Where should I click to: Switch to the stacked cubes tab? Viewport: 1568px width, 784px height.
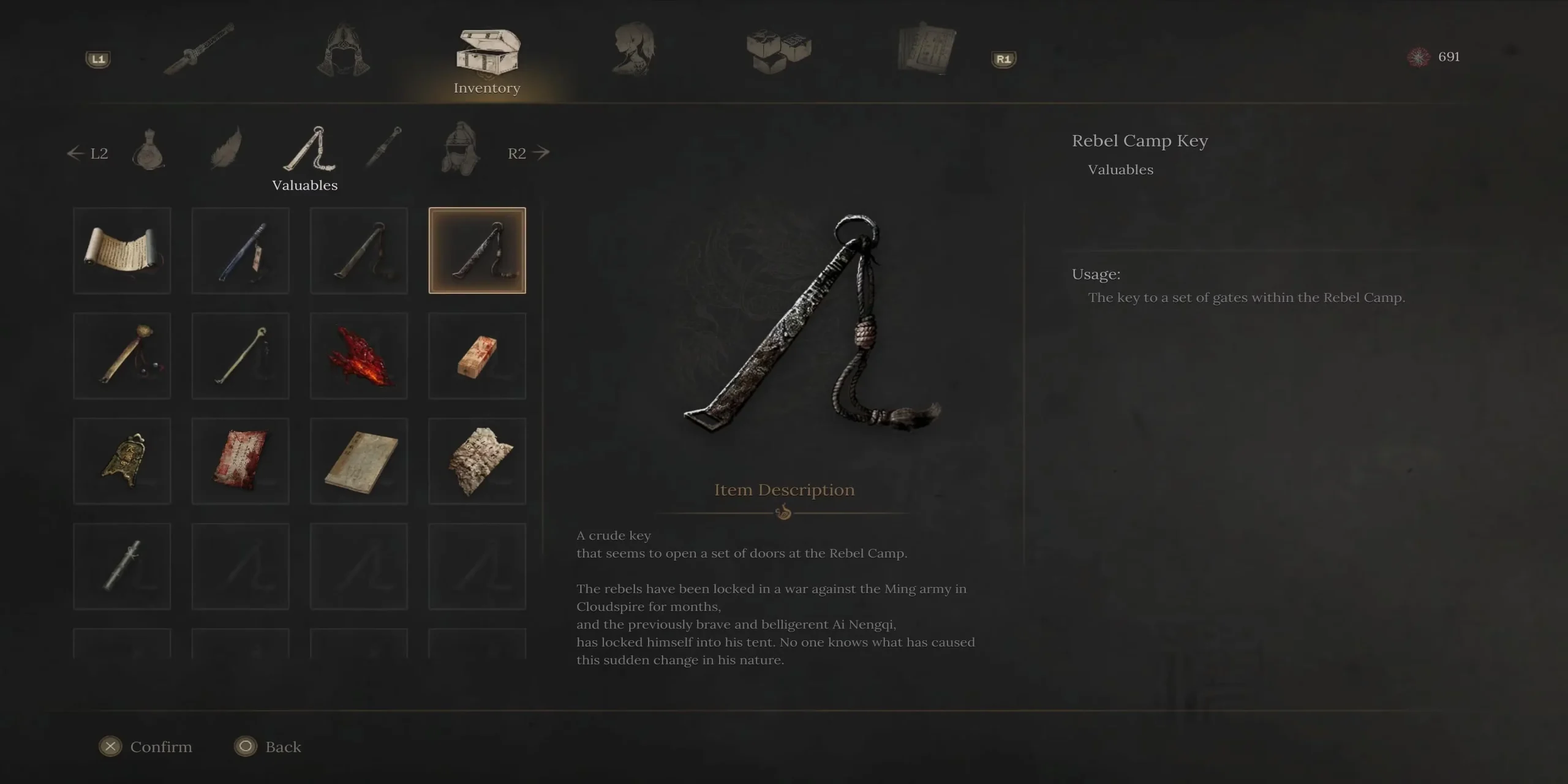pos(778,50)
